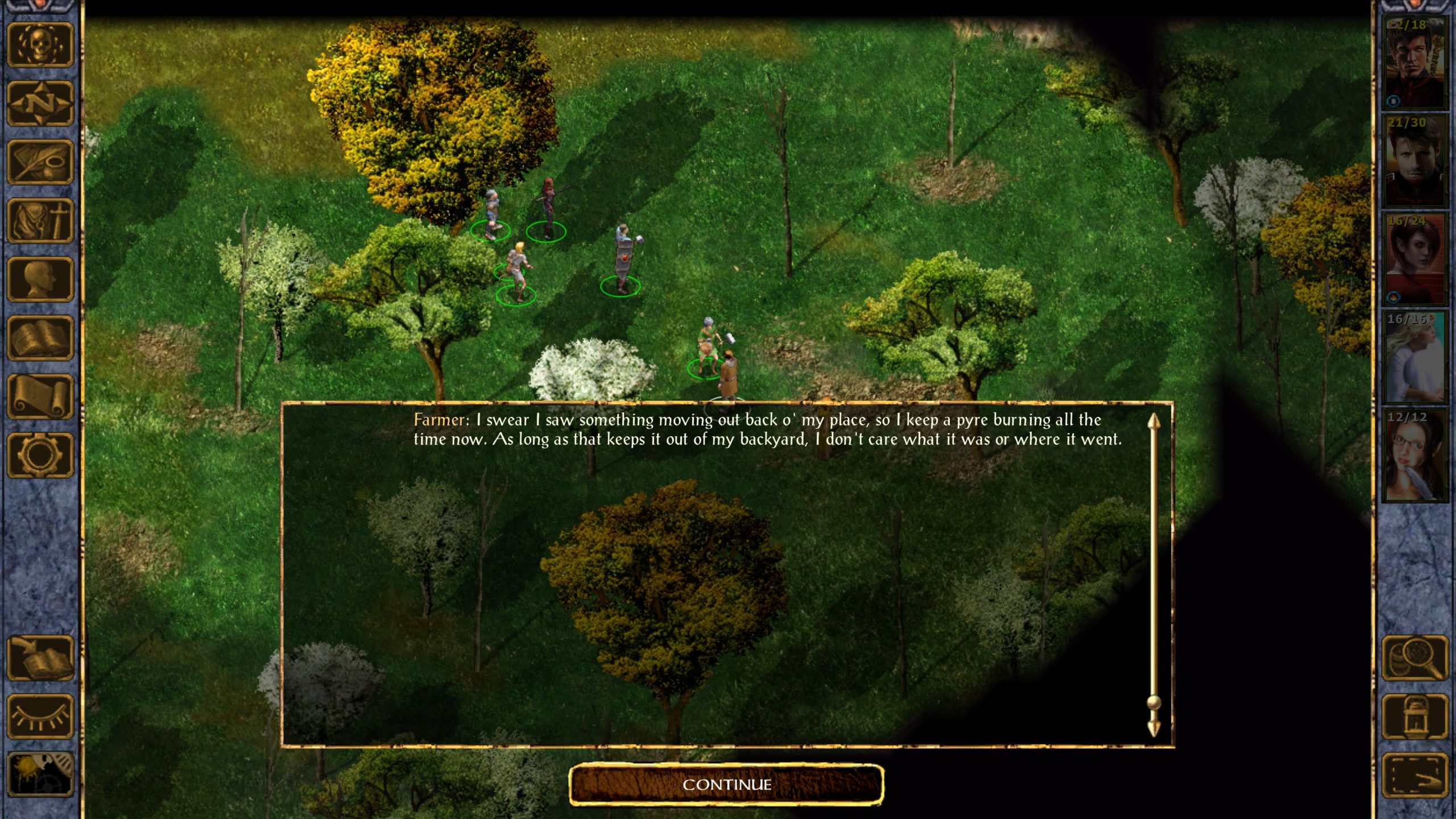Viewport: 1456px width, 819px height.
Task: Open the mage spellbook icon
Action: (40, 338)
